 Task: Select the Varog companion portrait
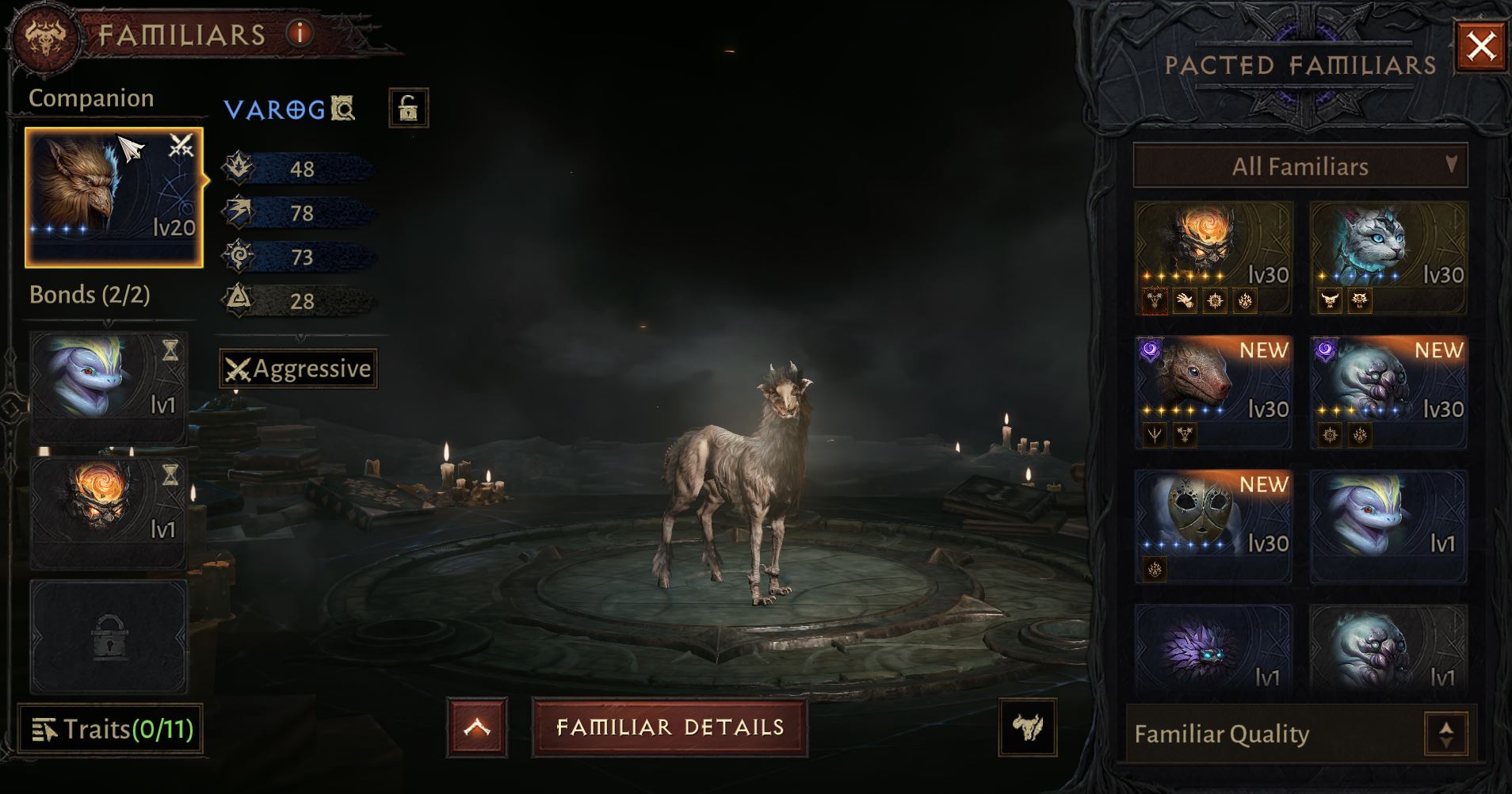click(x=113, y=197)
